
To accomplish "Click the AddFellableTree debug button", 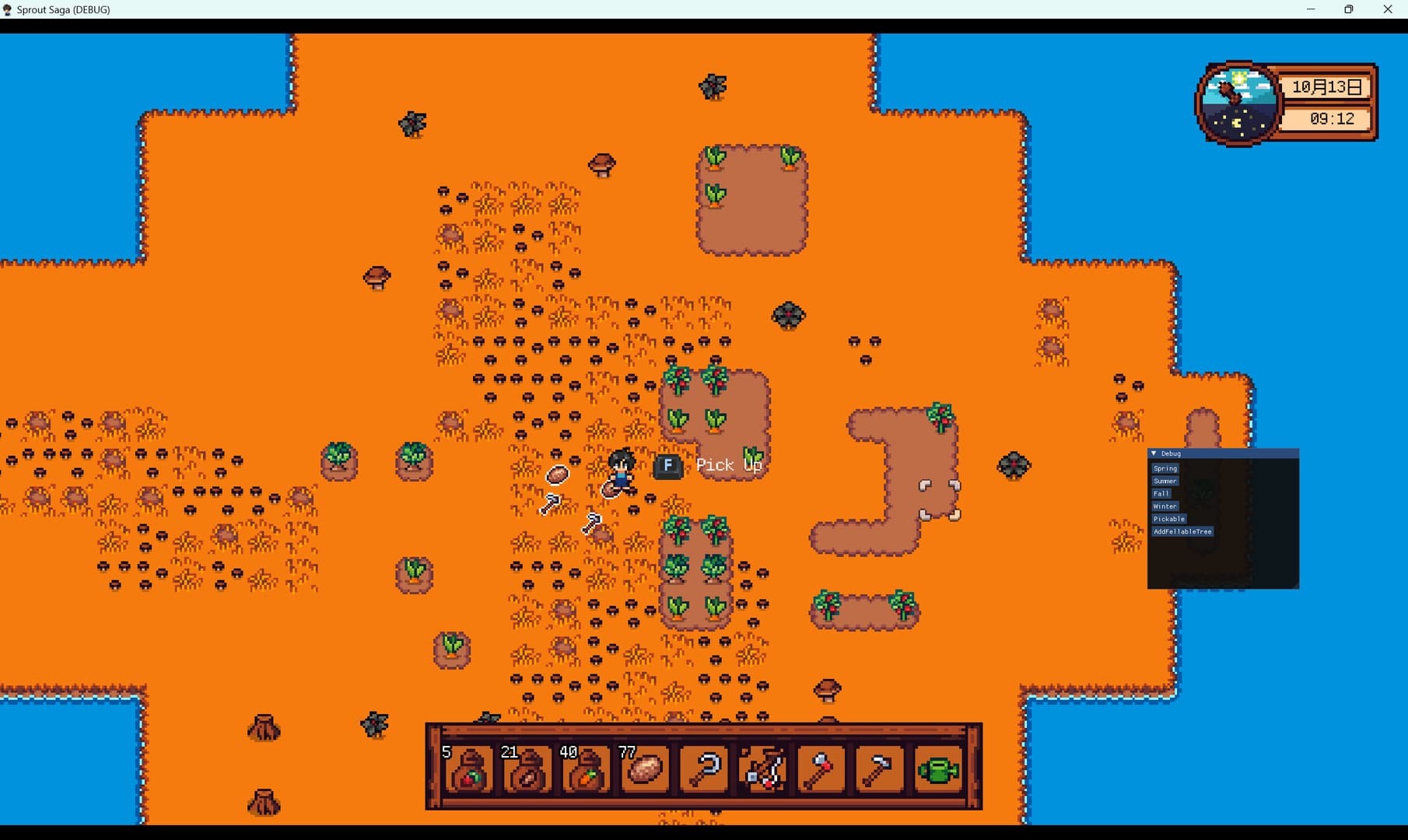I will tap(1182, 532).
